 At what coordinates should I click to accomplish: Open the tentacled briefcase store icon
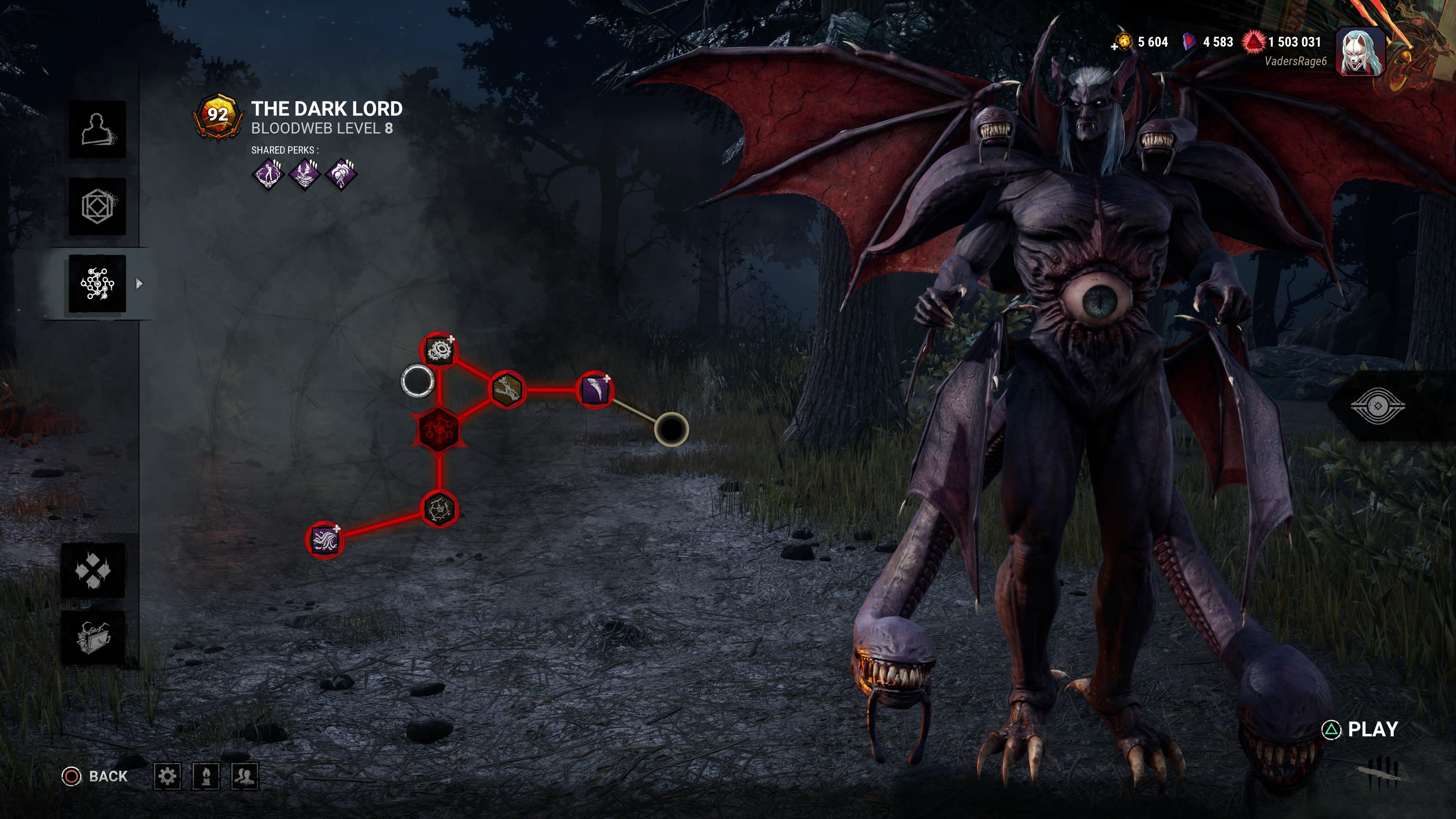93,637
